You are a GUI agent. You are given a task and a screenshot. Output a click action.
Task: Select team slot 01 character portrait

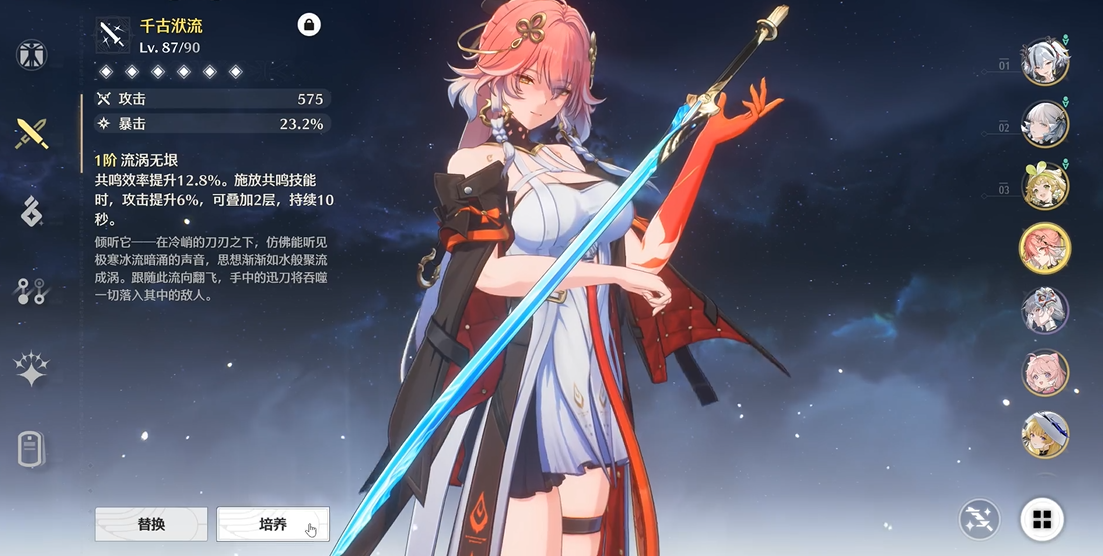(x=1045, y=62)
